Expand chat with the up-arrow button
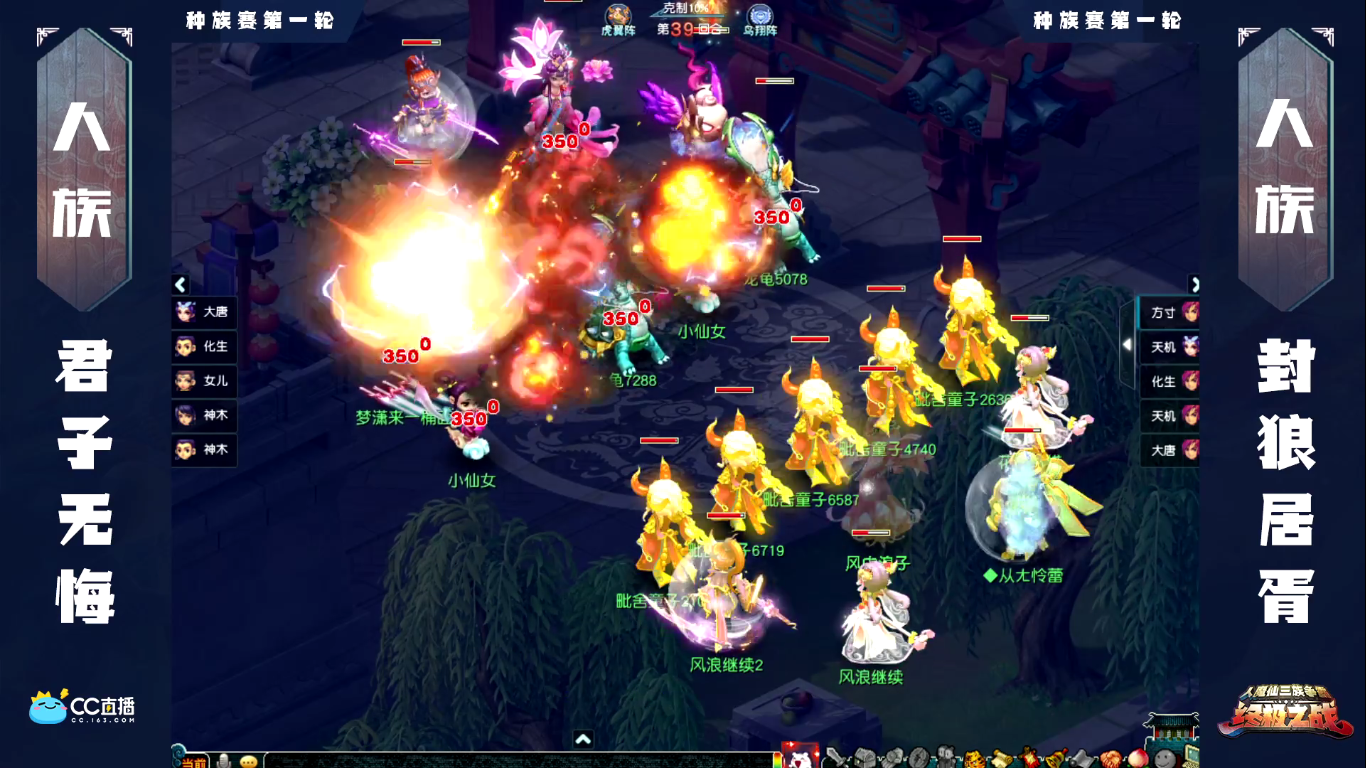1366x768 pixels. pyautogui.click(x=583, y=740)
